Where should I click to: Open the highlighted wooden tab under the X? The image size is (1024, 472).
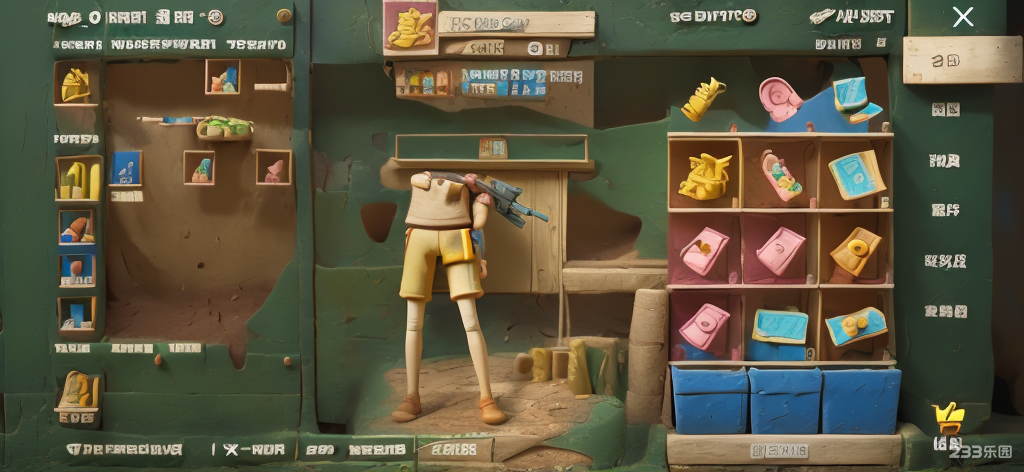(947, 60)
